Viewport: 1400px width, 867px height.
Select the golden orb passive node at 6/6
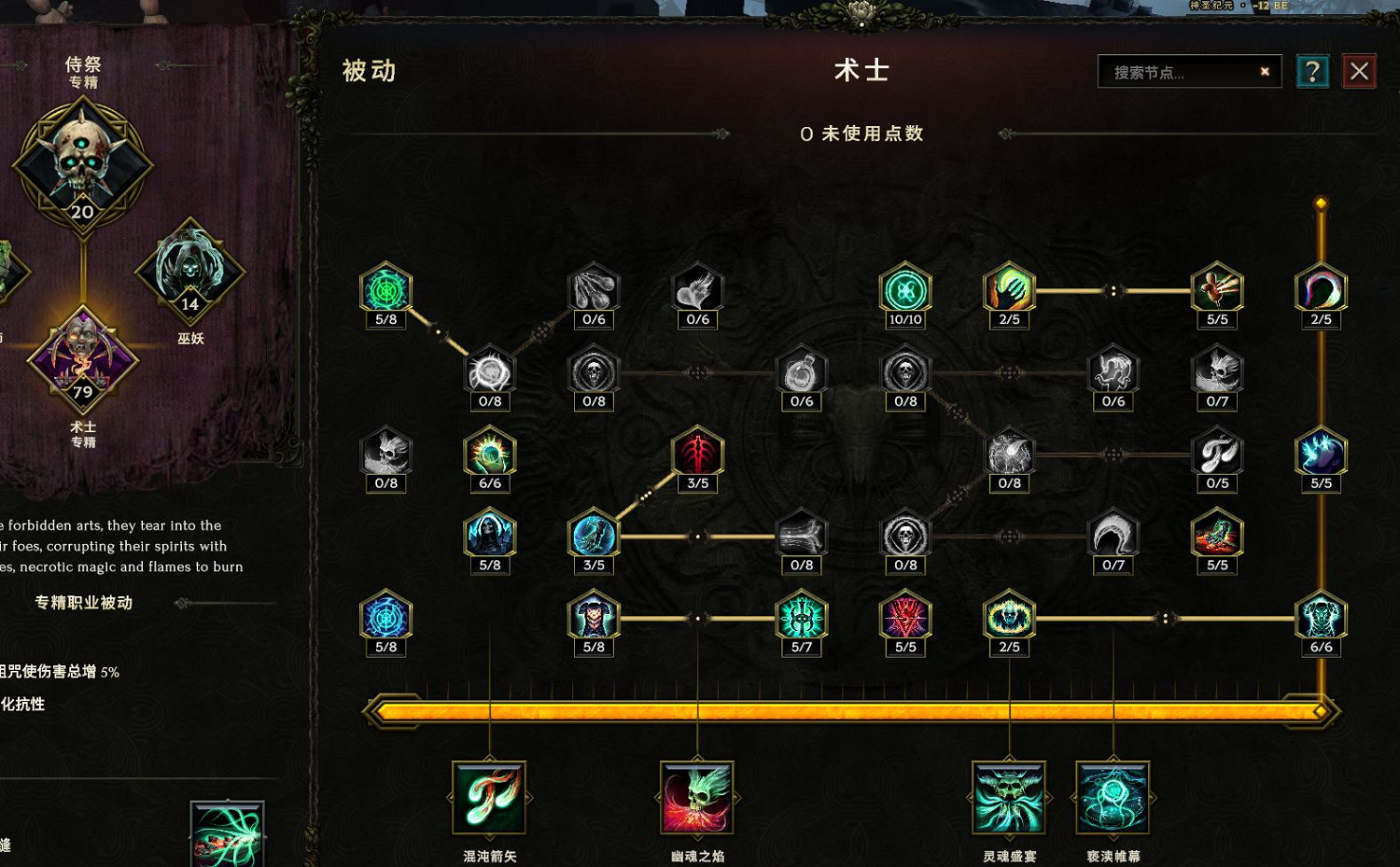(490, 454)
